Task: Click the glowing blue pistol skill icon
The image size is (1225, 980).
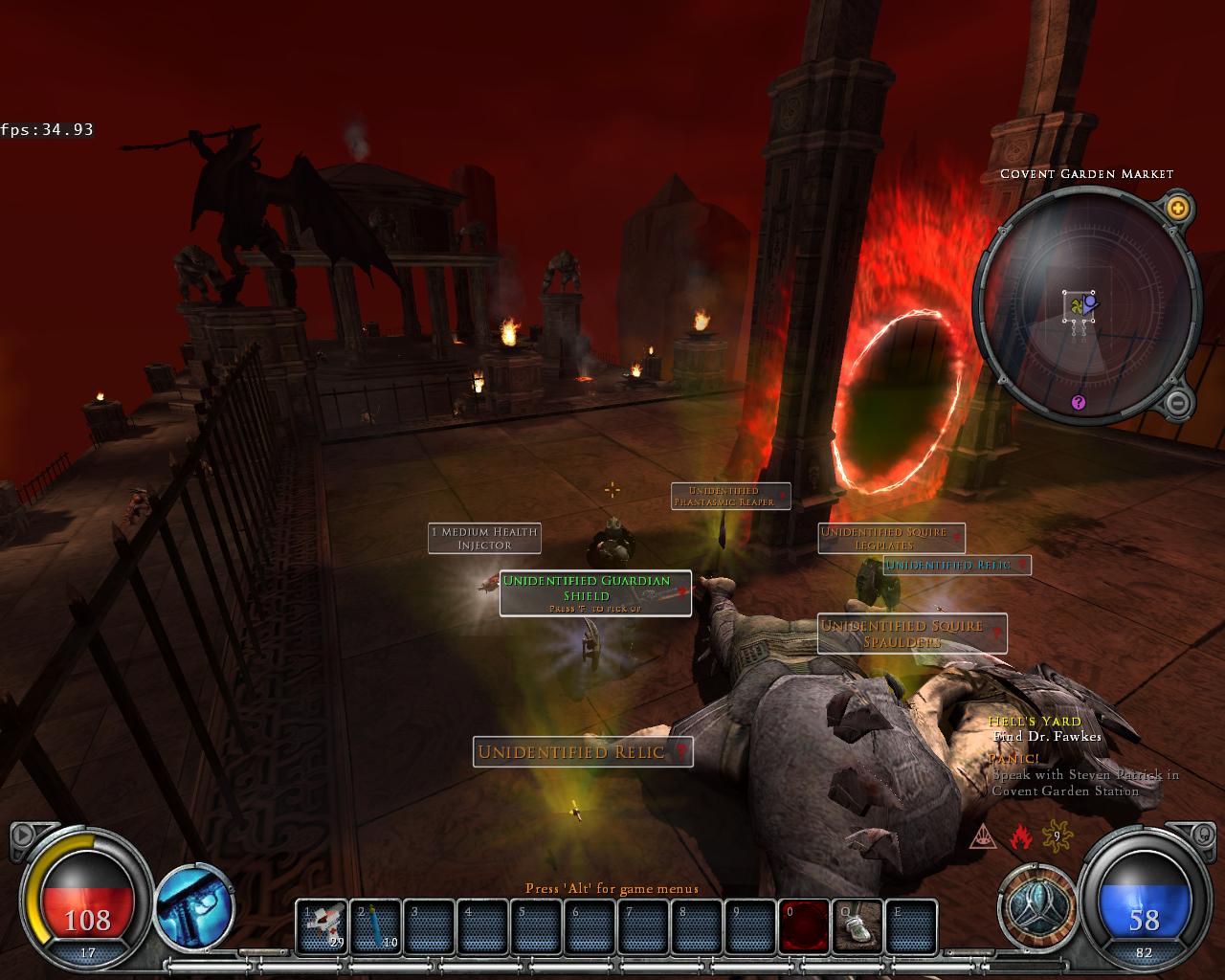Action: 194,904
